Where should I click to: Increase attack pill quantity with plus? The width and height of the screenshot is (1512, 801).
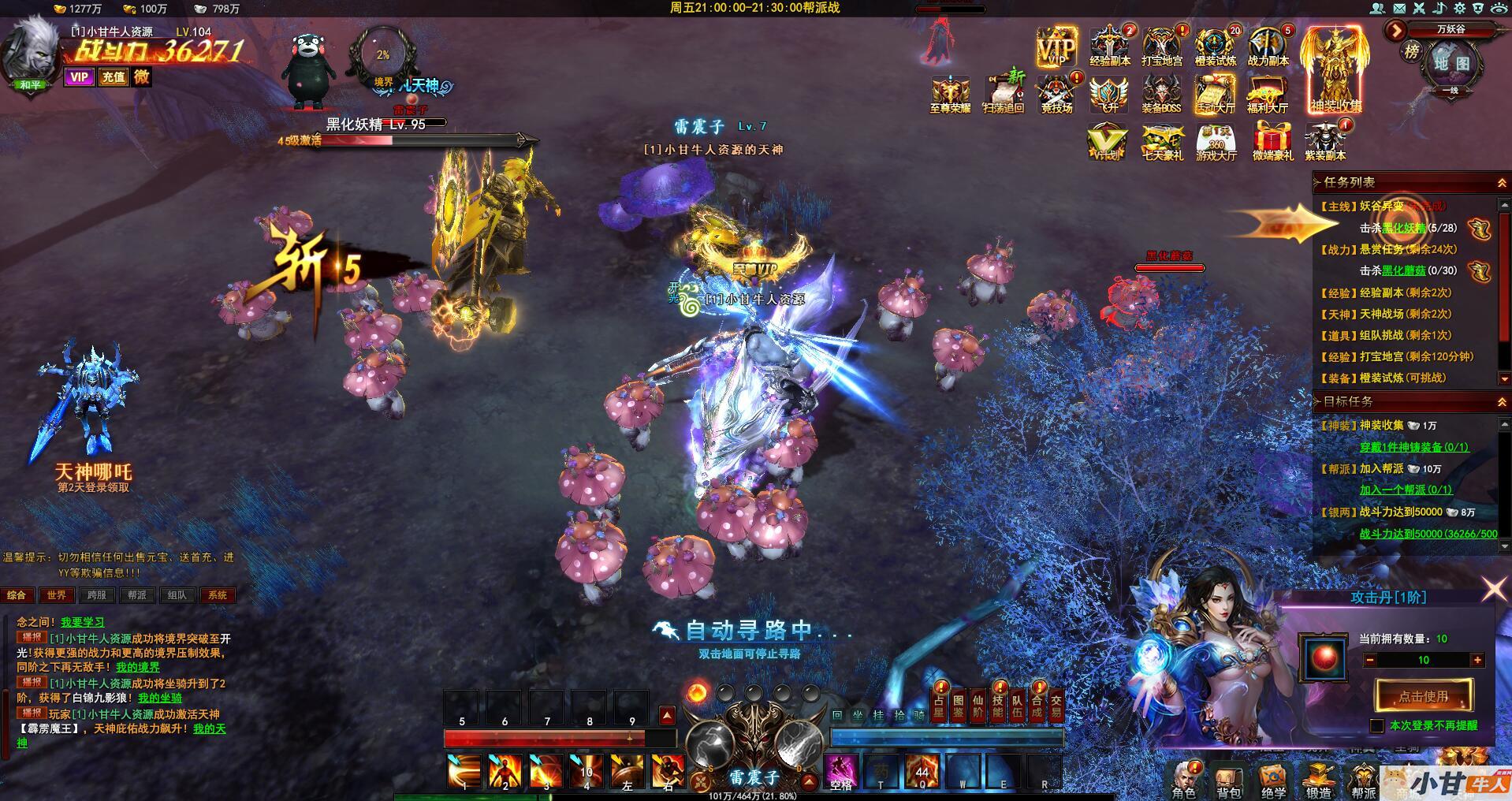pos(1477,660)
